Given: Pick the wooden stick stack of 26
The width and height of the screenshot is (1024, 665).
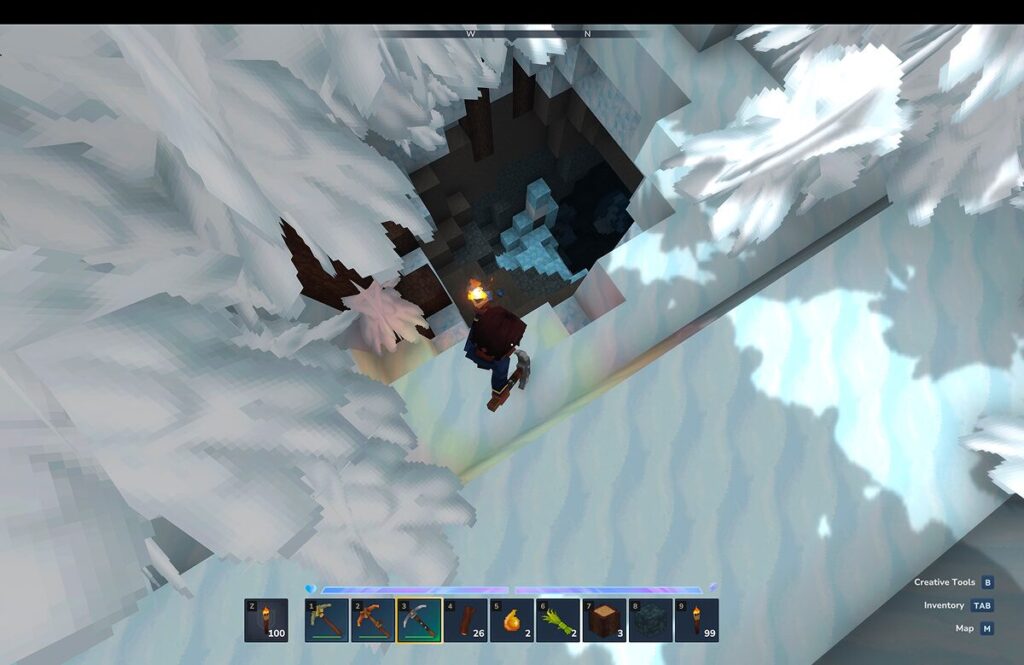Looking at the screenshot, I should [466, 620].
